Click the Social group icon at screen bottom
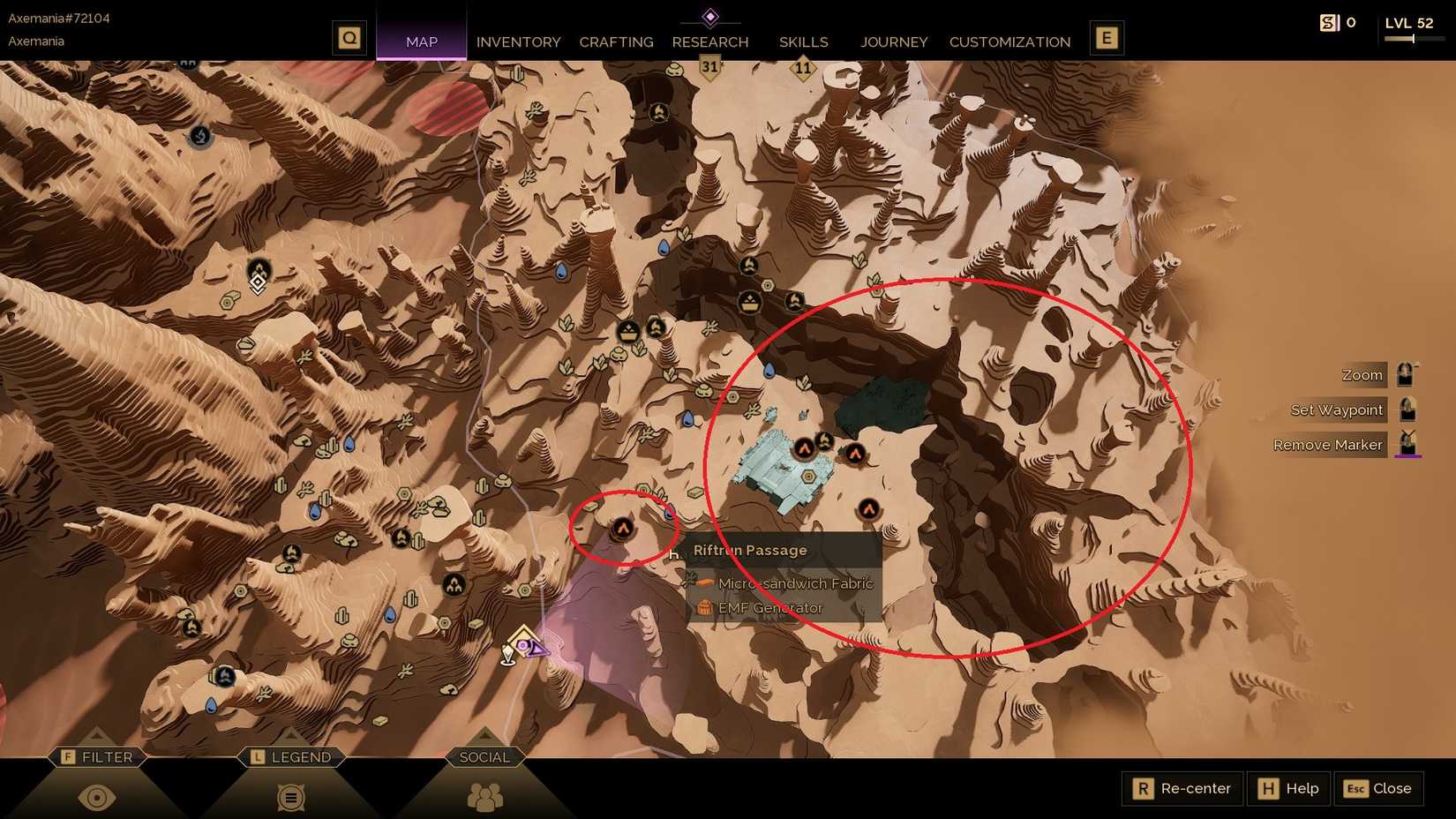This screenshot has width=1456, height=819. coord(484,795)
